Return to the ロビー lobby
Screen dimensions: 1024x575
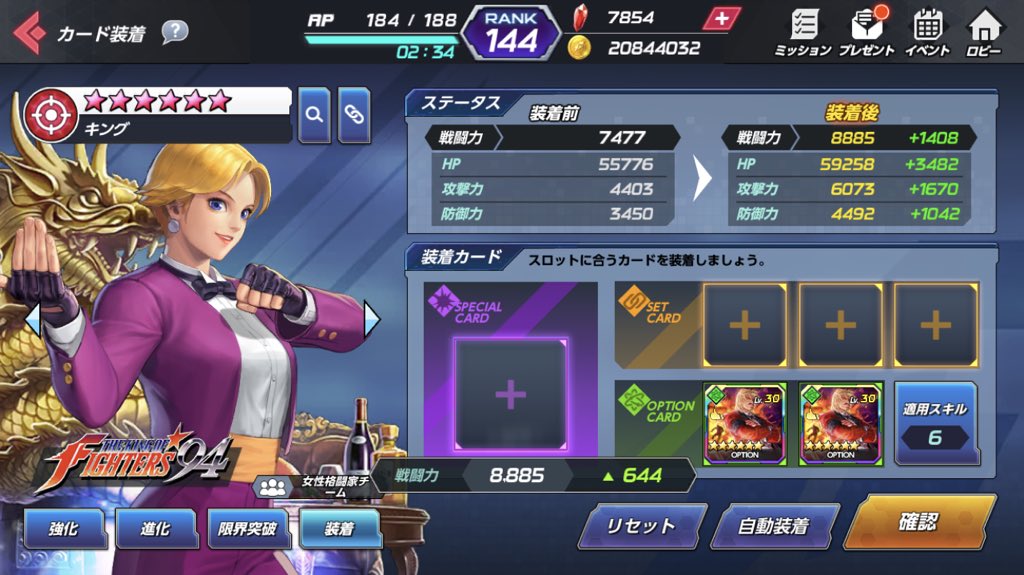click(984, 32)
